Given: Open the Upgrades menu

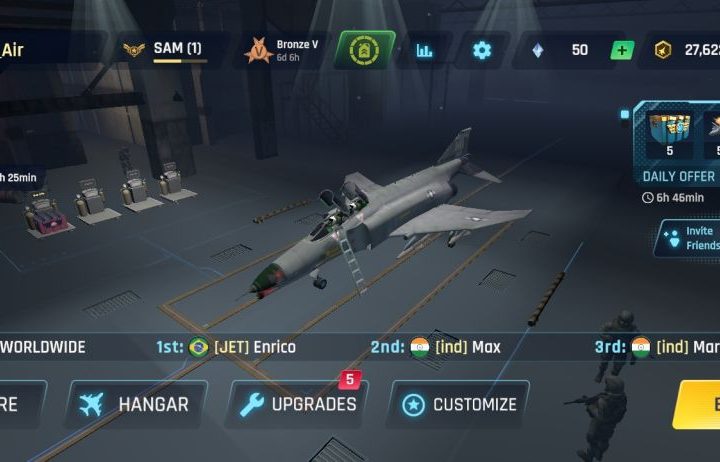Looking at the screenshot, I should pyautogui.click(x=297, y=404).
